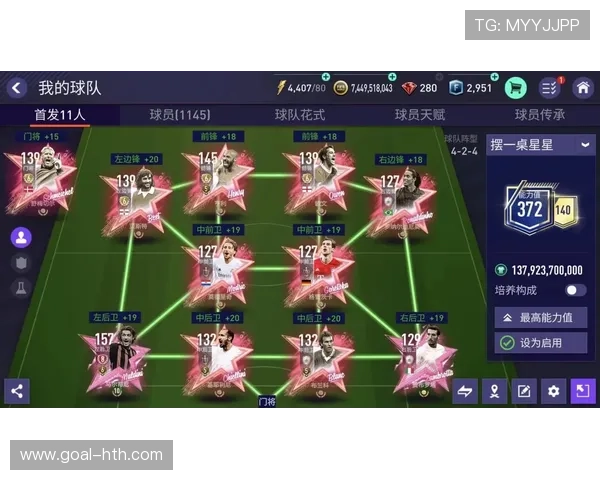Go back using the top-left arrow

click(x=17, y=88)
